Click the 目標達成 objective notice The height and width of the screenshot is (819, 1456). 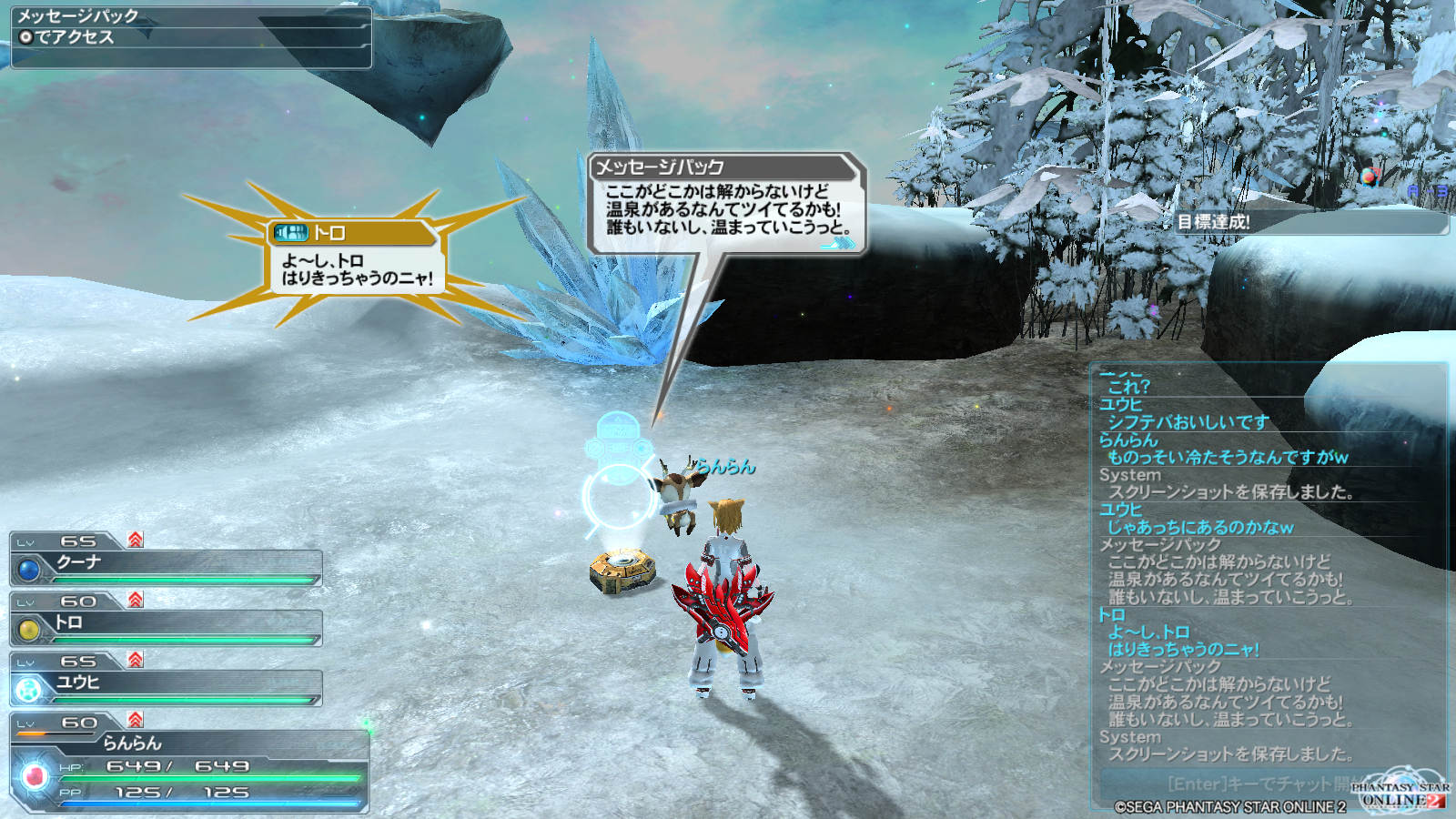(x=1309, y=222)
